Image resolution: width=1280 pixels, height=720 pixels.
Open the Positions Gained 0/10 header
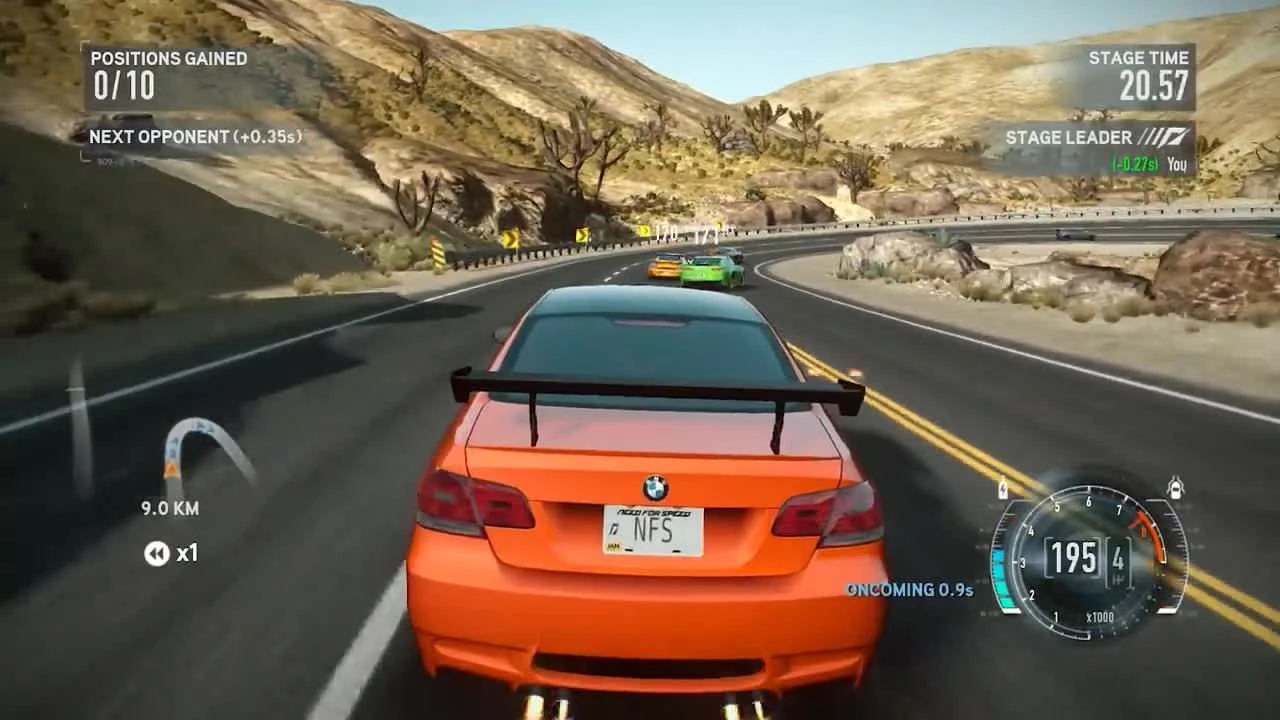point(165,58)
